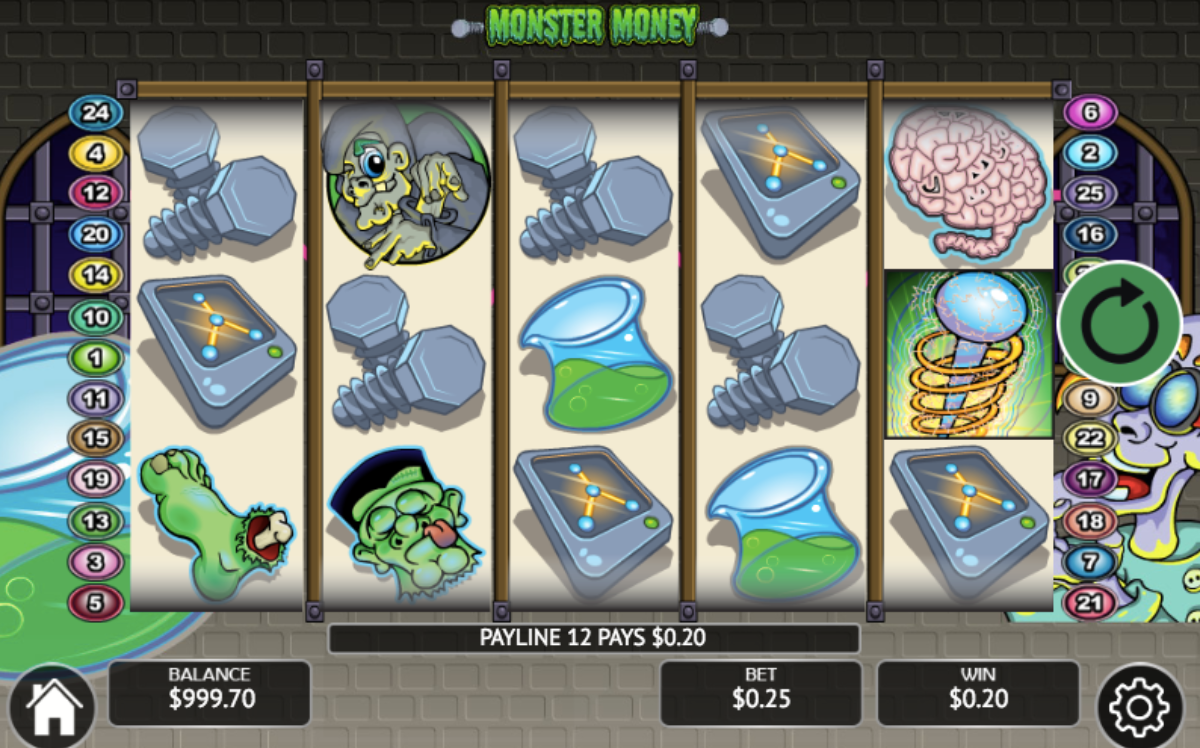This screenshot has width=1200, height=748.
Task: Show payline 3 on the reels
Action: [x=95, y=562]
